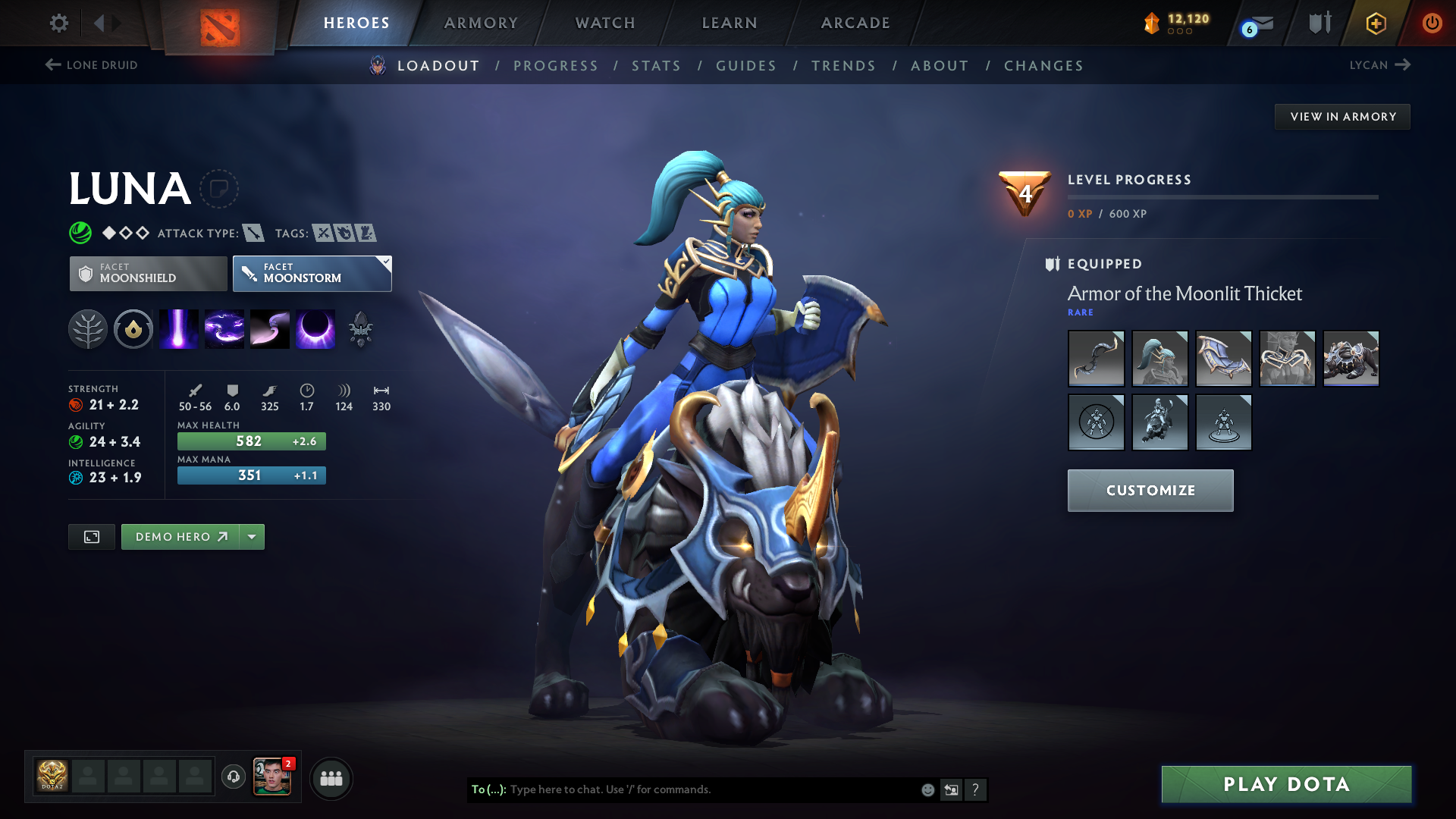Open View in Armory
Screen dimensions: 1456x819
click(x=1342, y=117)
